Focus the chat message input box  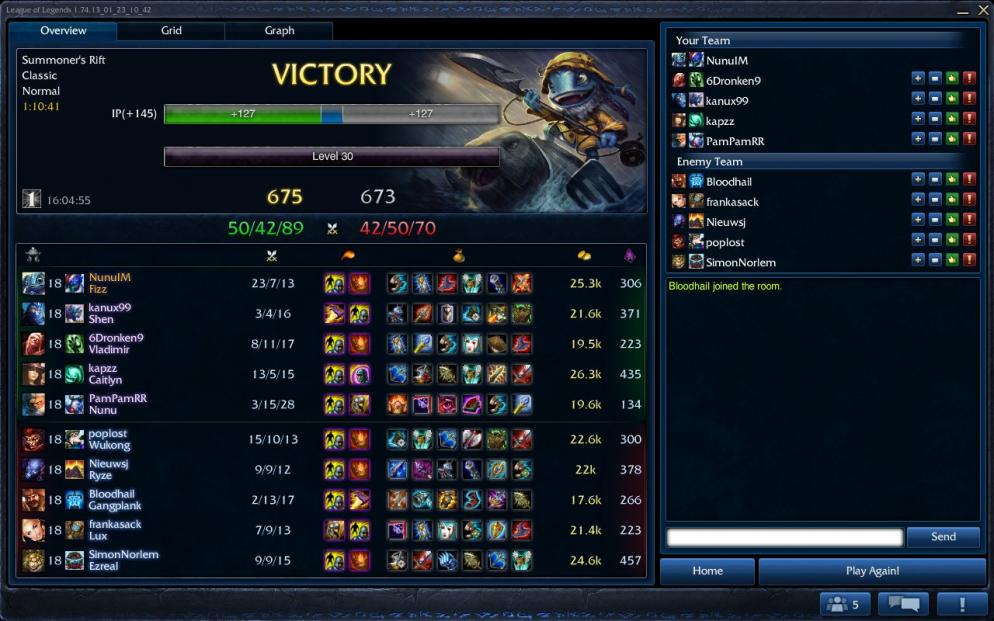[785, 537]
